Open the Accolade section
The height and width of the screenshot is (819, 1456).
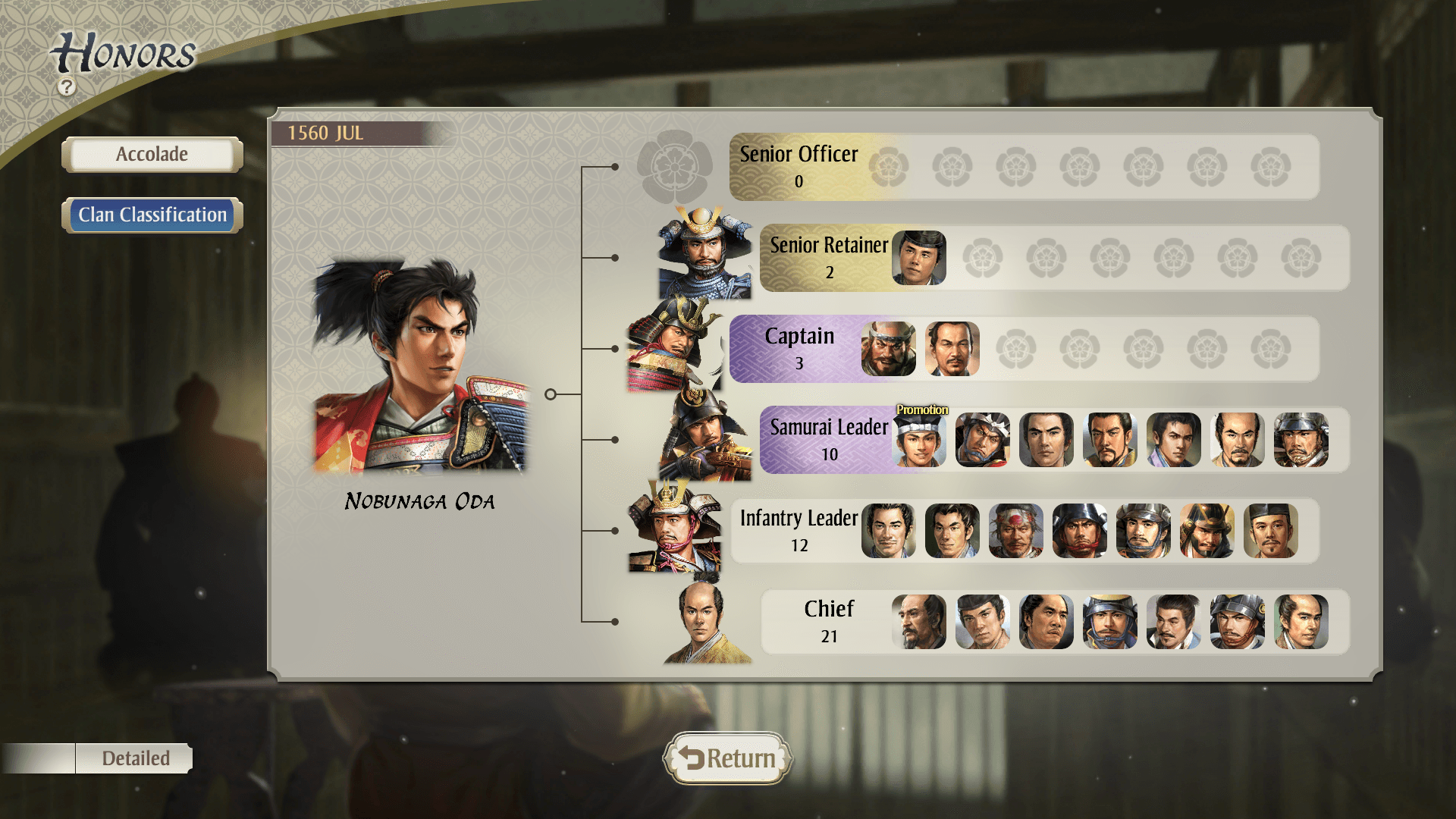(152, 155)
